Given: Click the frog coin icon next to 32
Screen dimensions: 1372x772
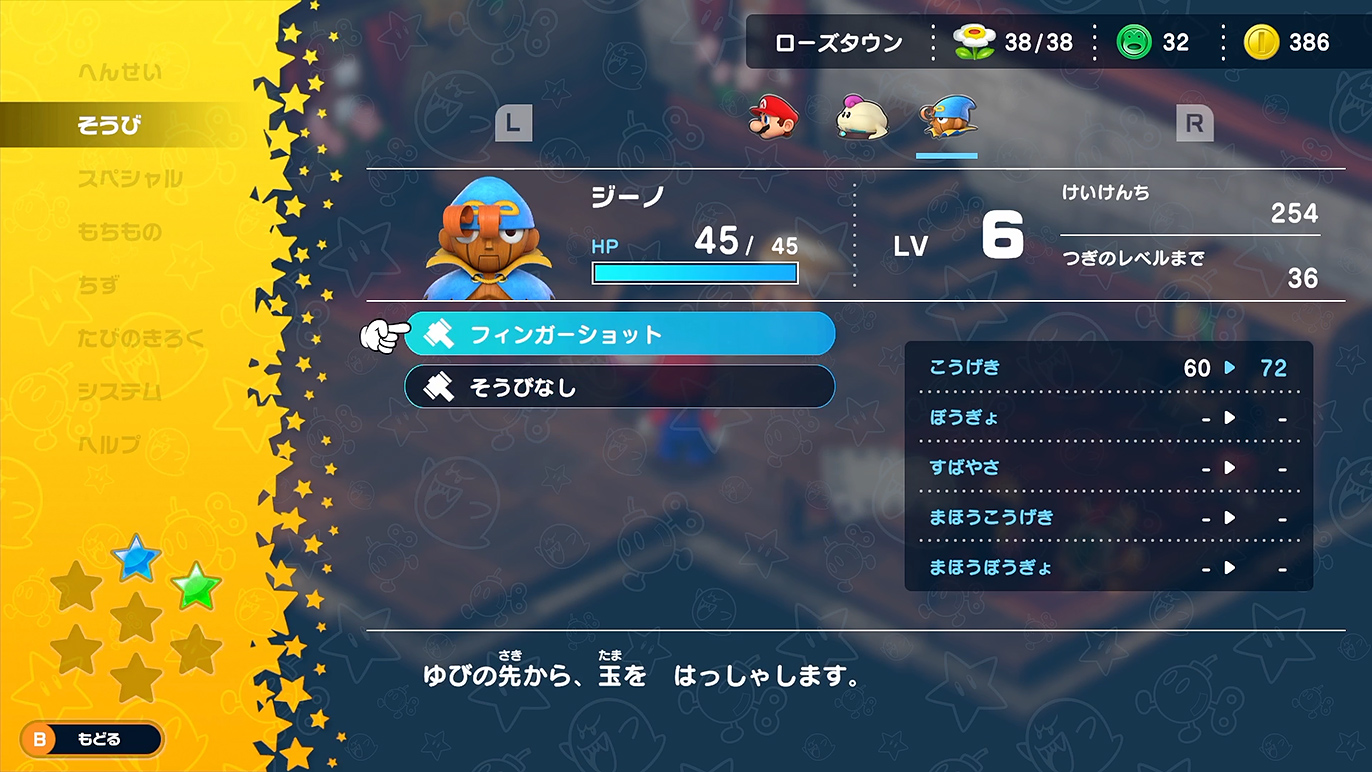Looking at the screenshot, I should 1136,42.
